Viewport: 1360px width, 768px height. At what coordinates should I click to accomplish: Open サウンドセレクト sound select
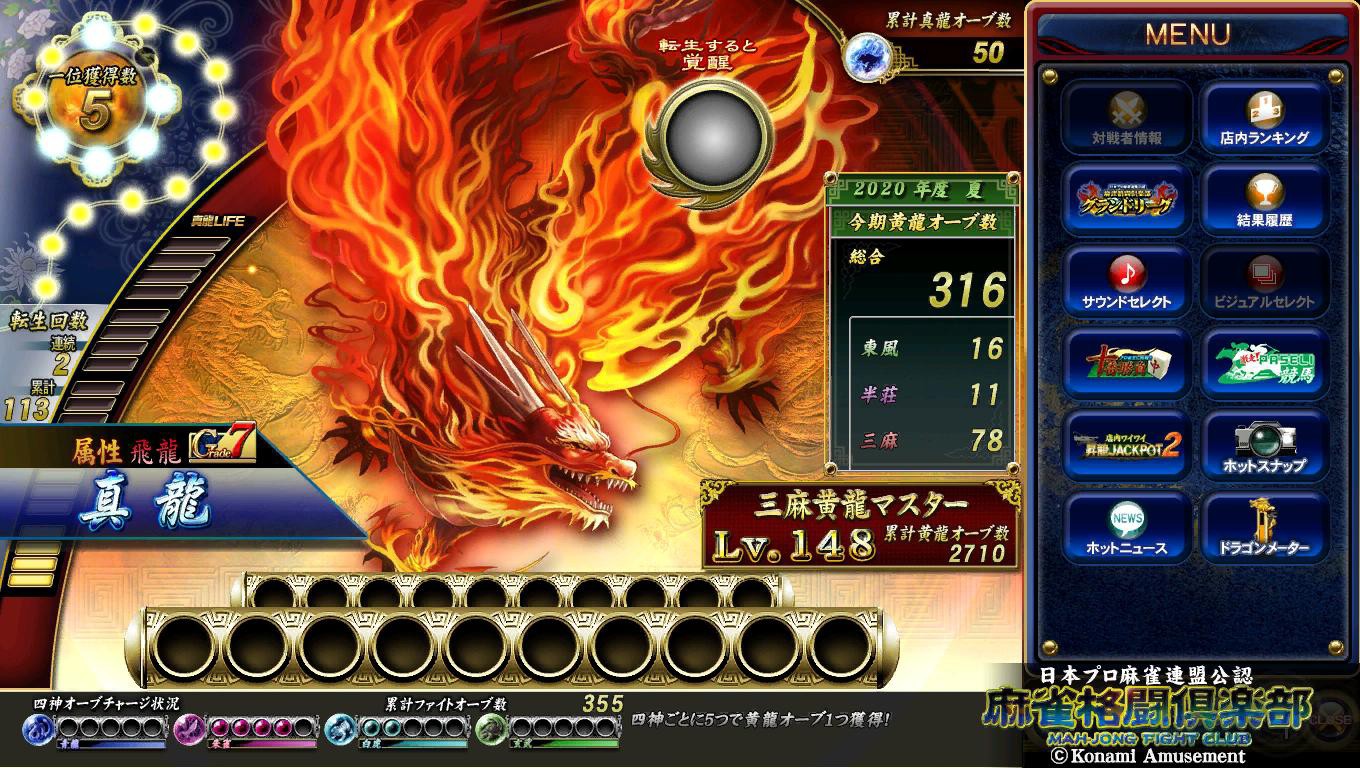tap(1127, 282)
